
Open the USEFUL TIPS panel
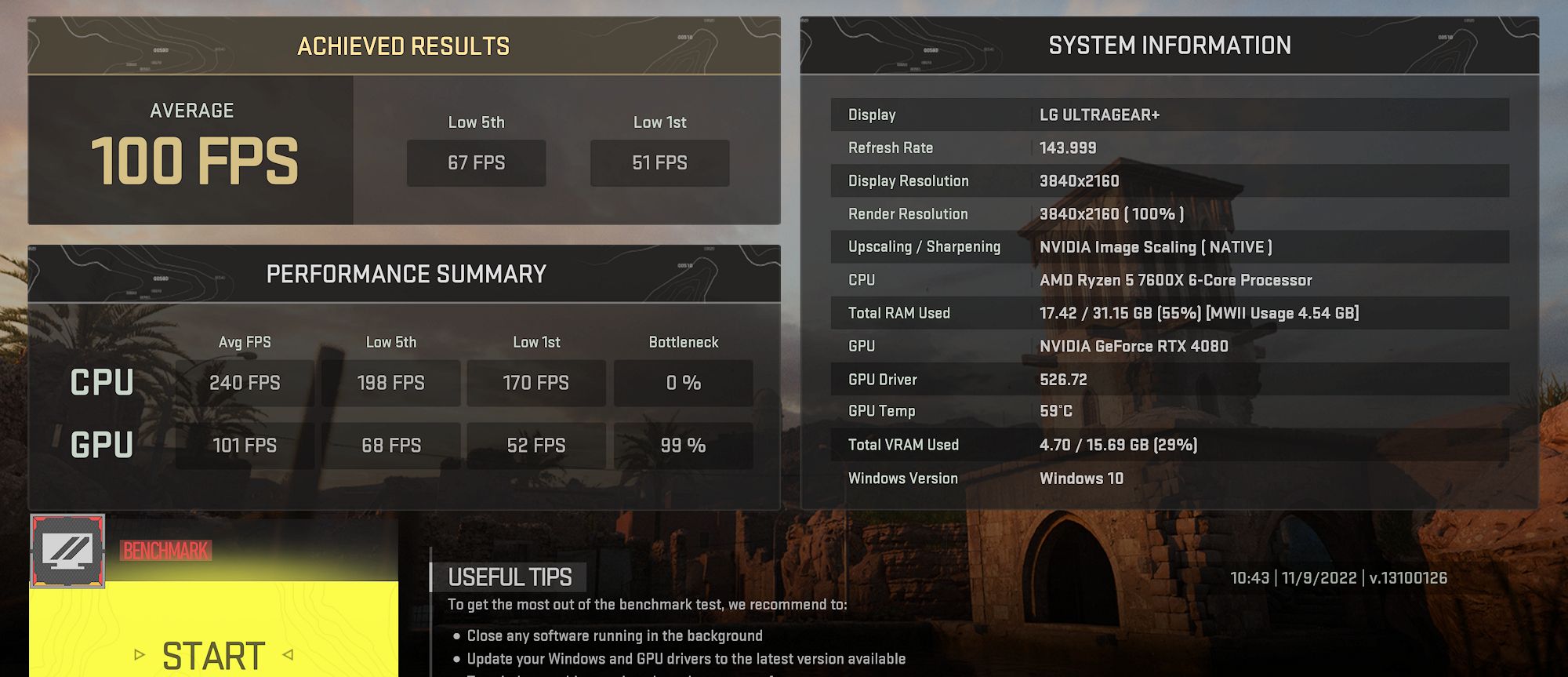click(x=510, y=577)
